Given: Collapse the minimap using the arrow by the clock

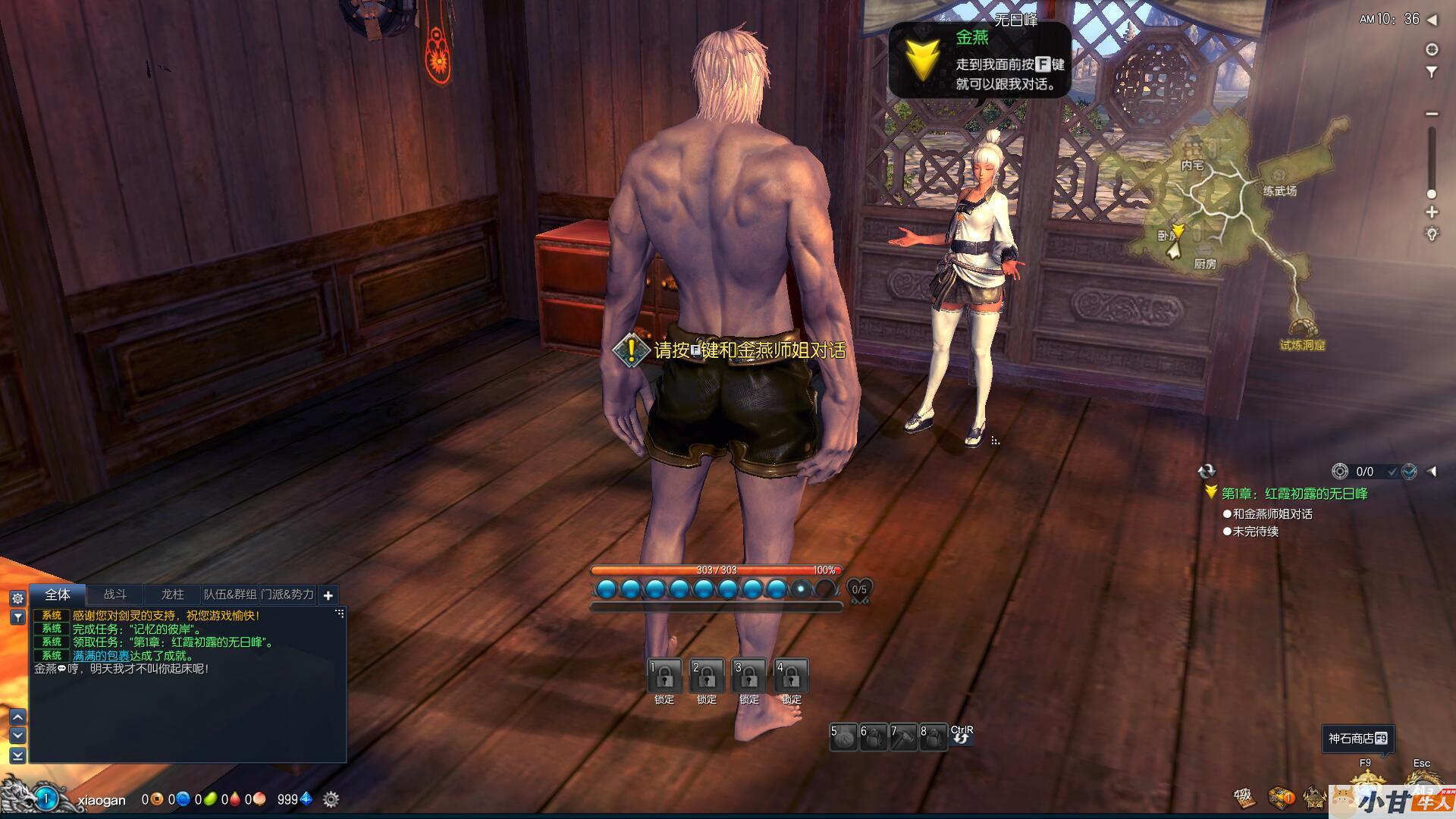Looking at the screenshot, I should click(x=1432, y=20).
